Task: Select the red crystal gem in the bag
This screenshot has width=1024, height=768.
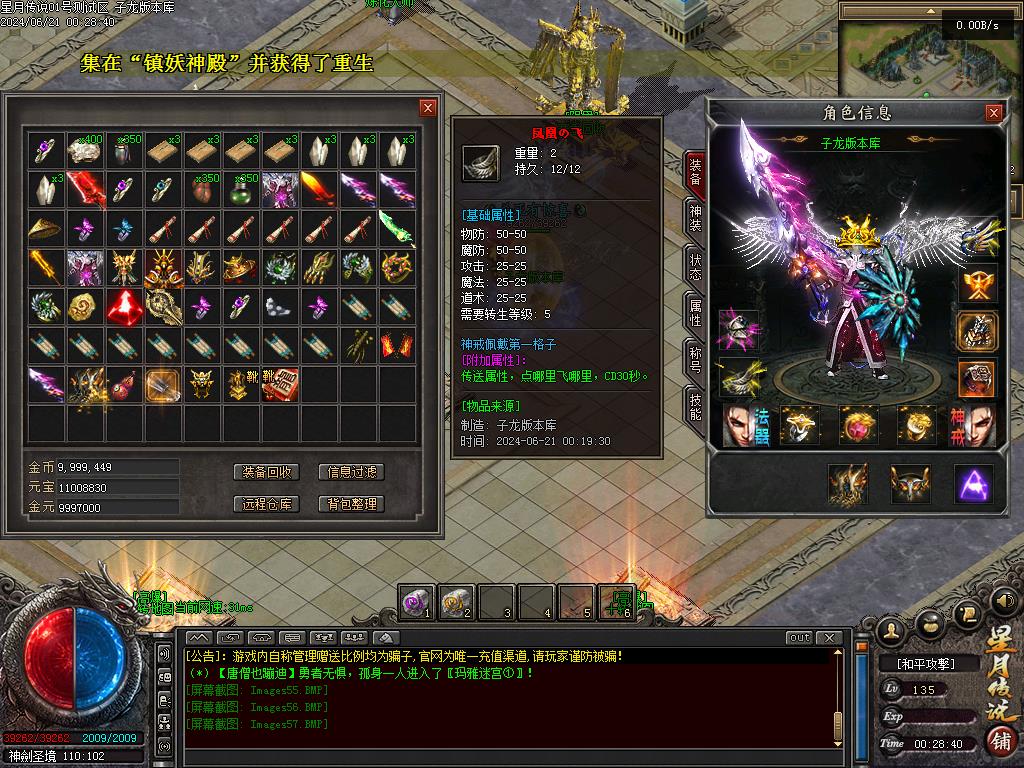Action: tap(123, 306)
